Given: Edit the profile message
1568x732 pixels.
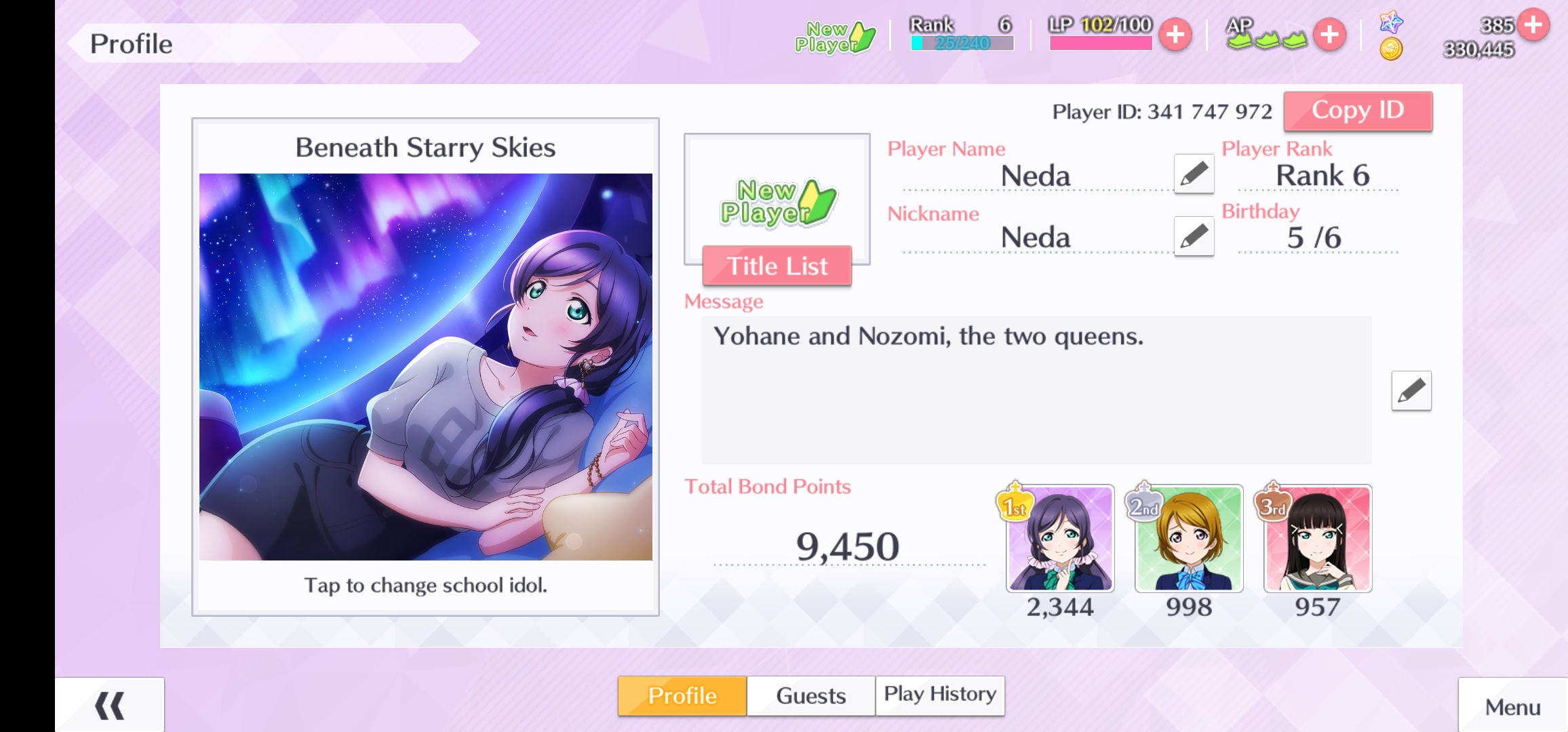Looking at the screenshot, I should coord(1411,390).
